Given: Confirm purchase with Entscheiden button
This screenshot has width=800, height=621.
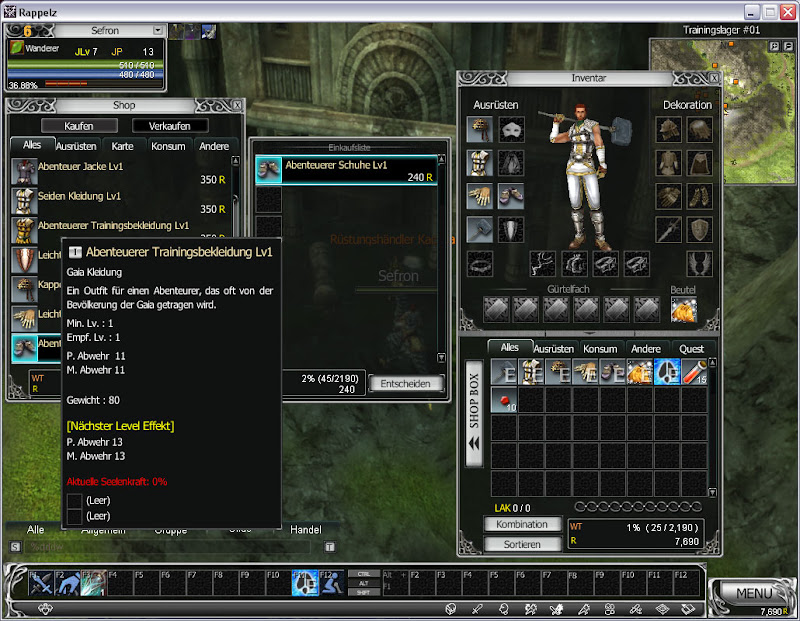Looking at the screenshot, I should [x=407, y=383].
